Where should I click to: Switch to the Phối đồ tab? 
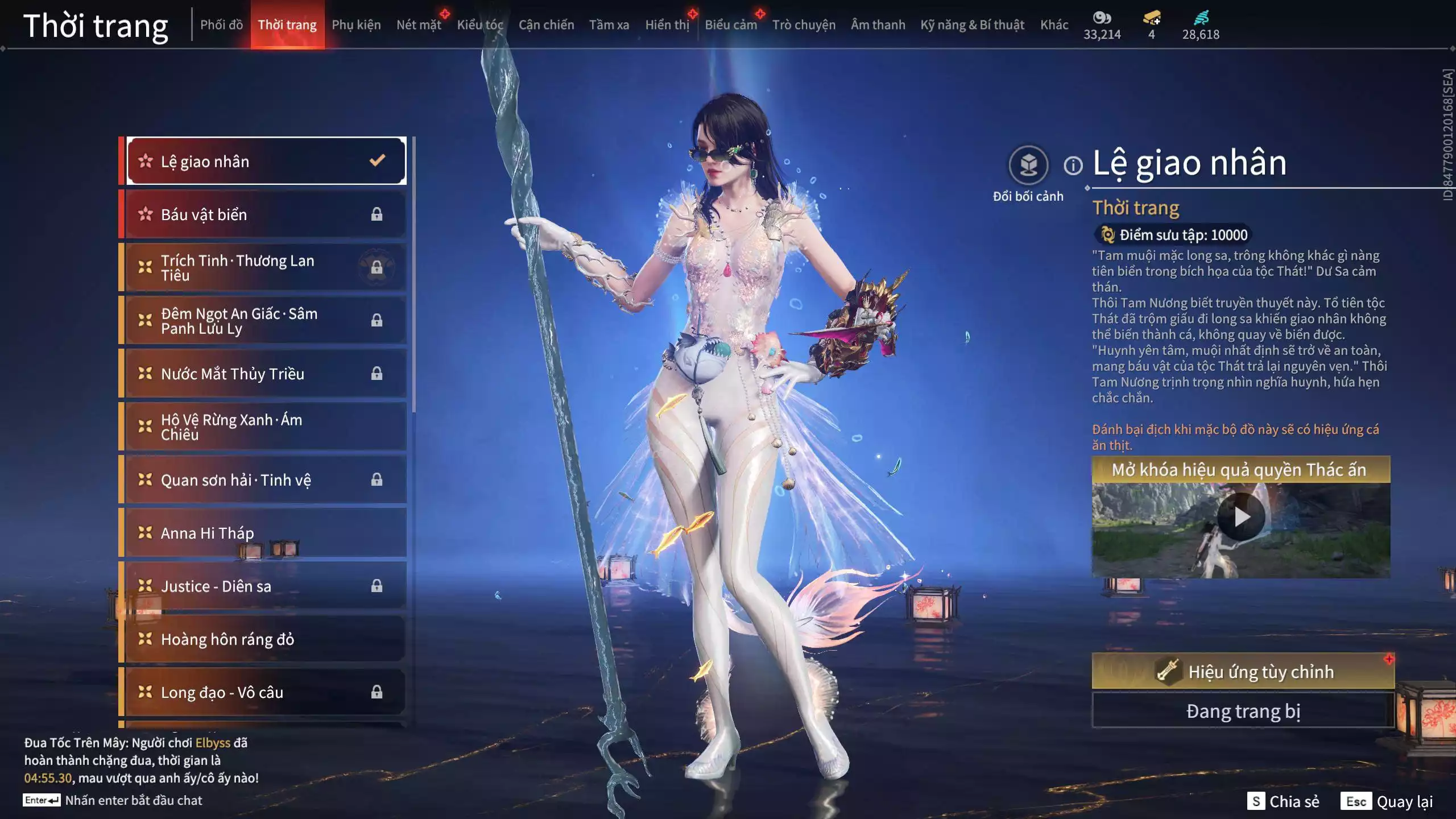[x=221, y=25]
